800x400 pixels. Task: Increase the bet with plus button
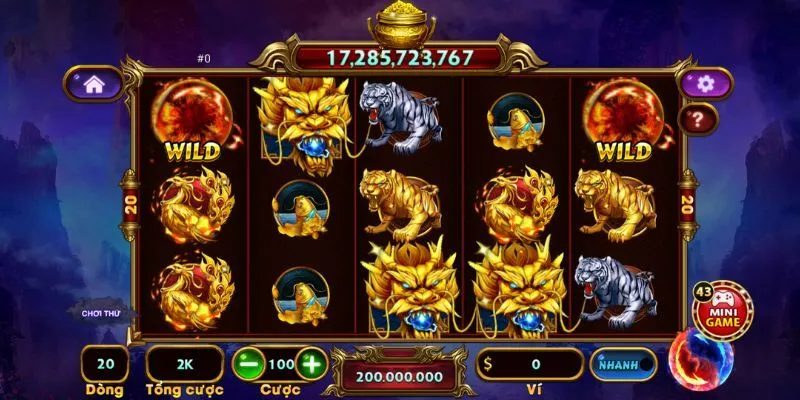coord(312,363)
